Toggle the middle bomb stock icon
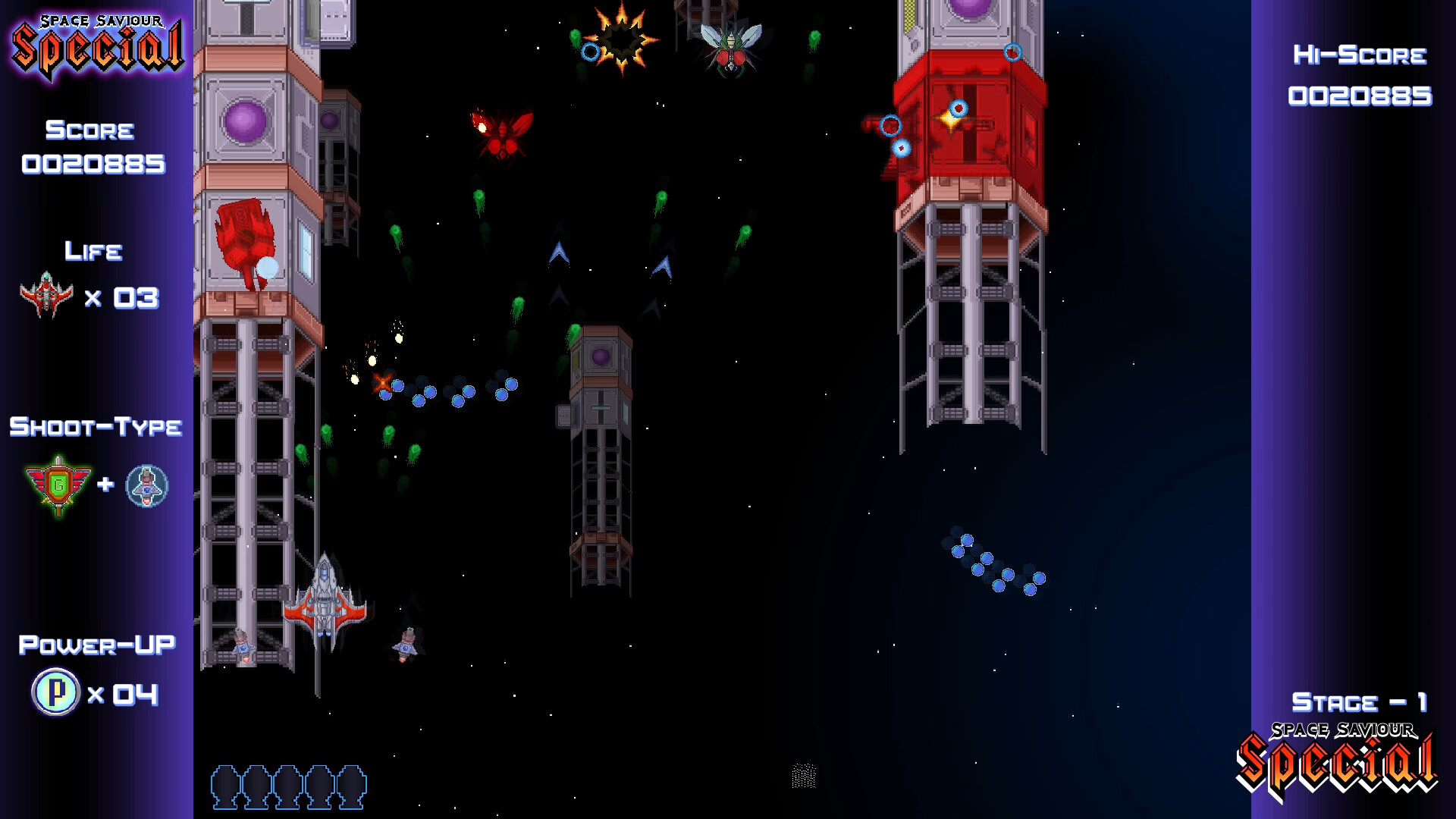This screenshot has width=1456, height=819. point(289,789)
